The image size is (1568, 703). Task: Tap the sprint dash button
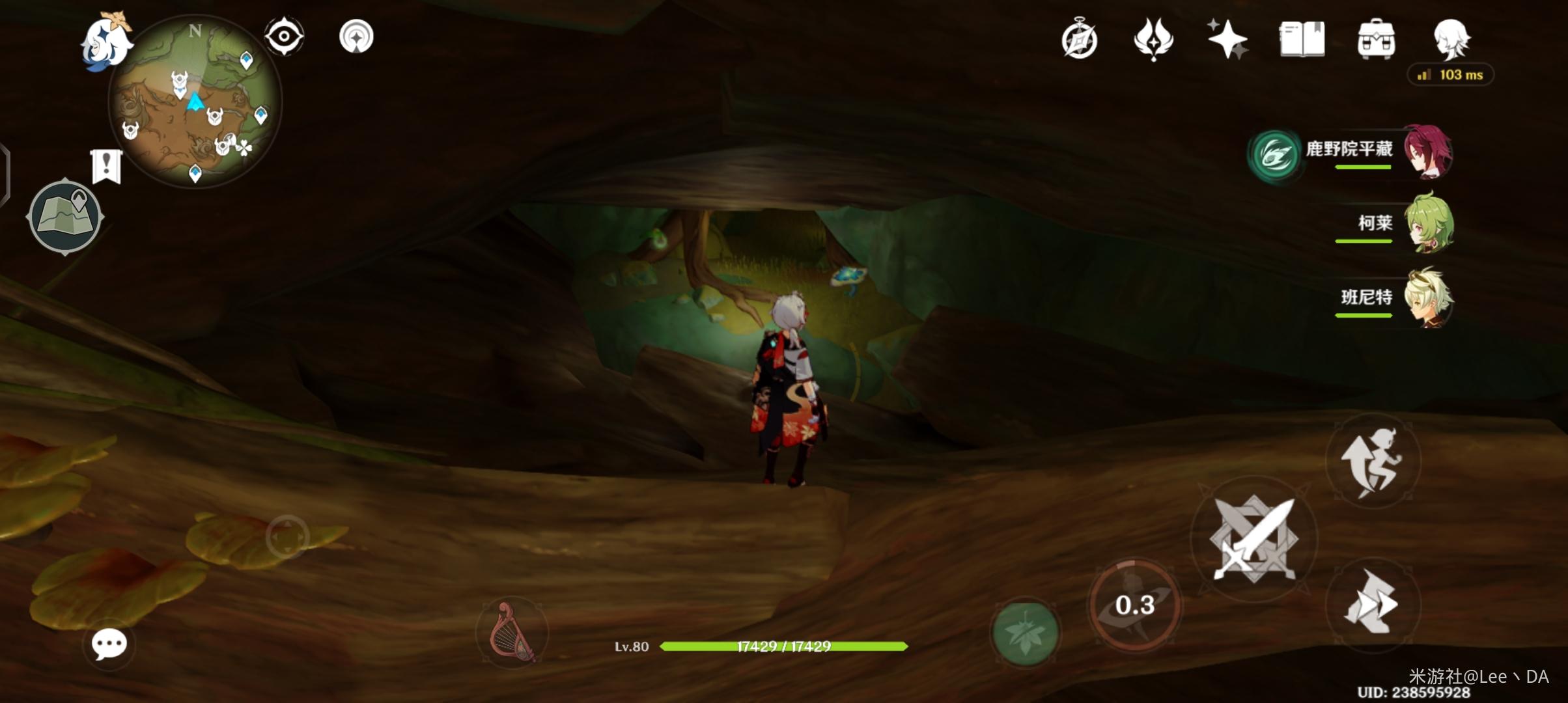1372,603
